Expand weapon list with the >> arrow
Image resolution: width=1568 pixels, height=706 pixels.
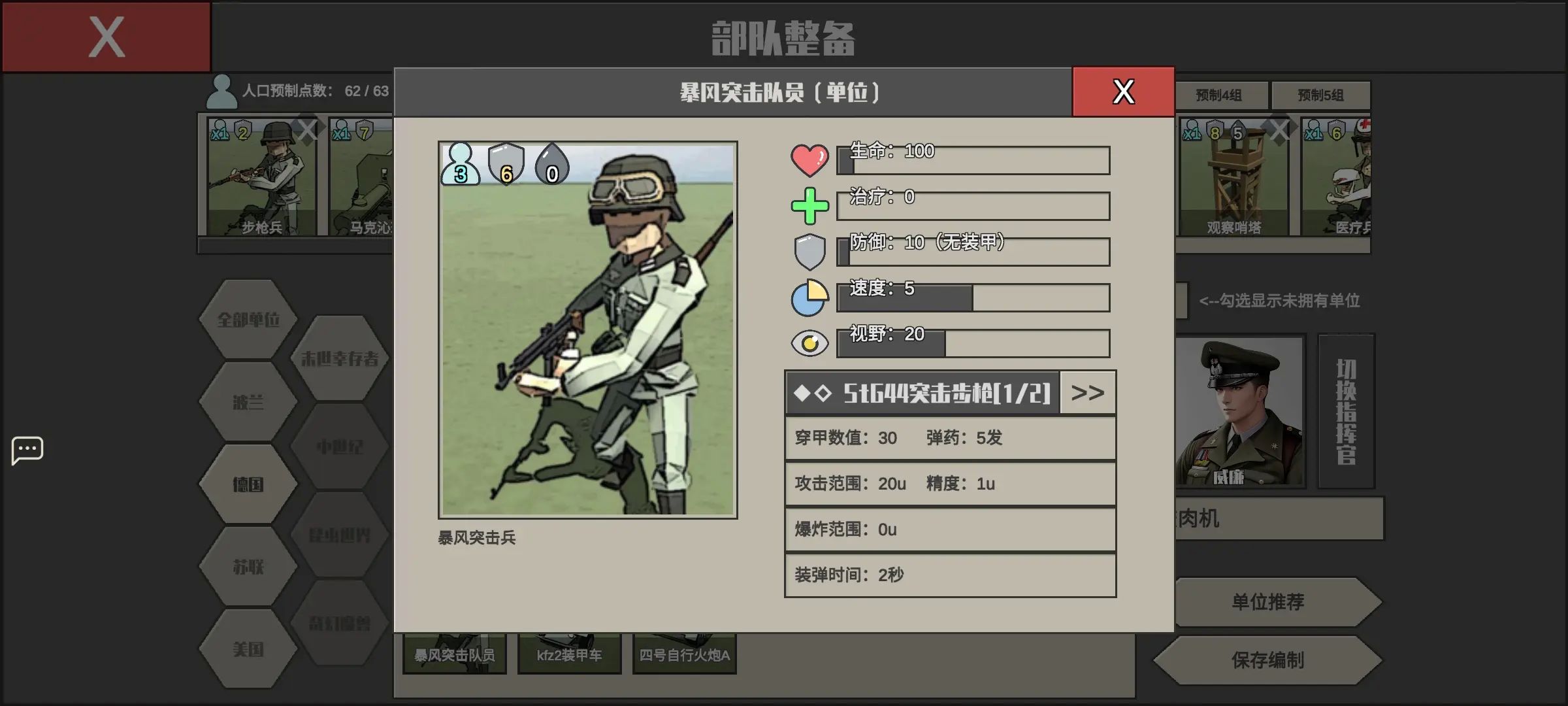1086,392
